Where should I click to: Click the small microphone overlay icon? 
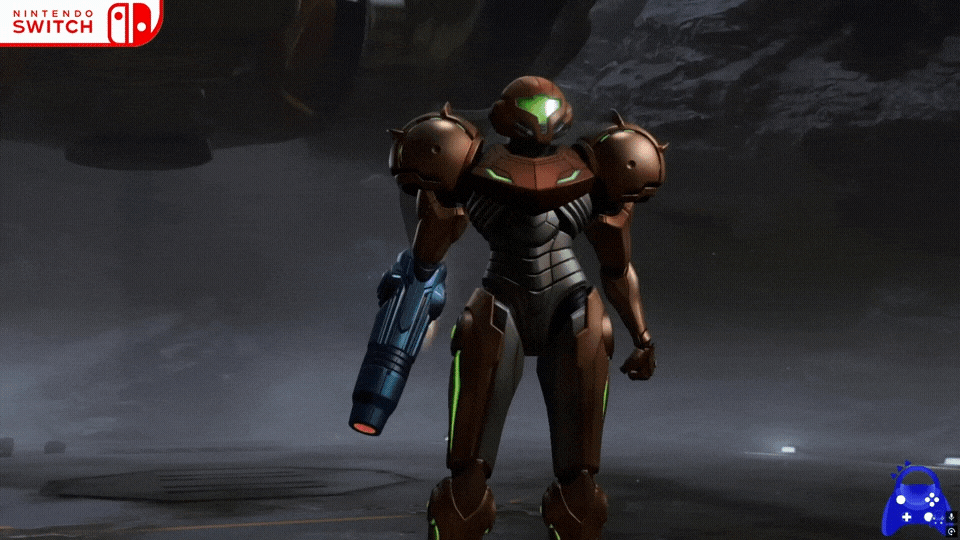951,516
